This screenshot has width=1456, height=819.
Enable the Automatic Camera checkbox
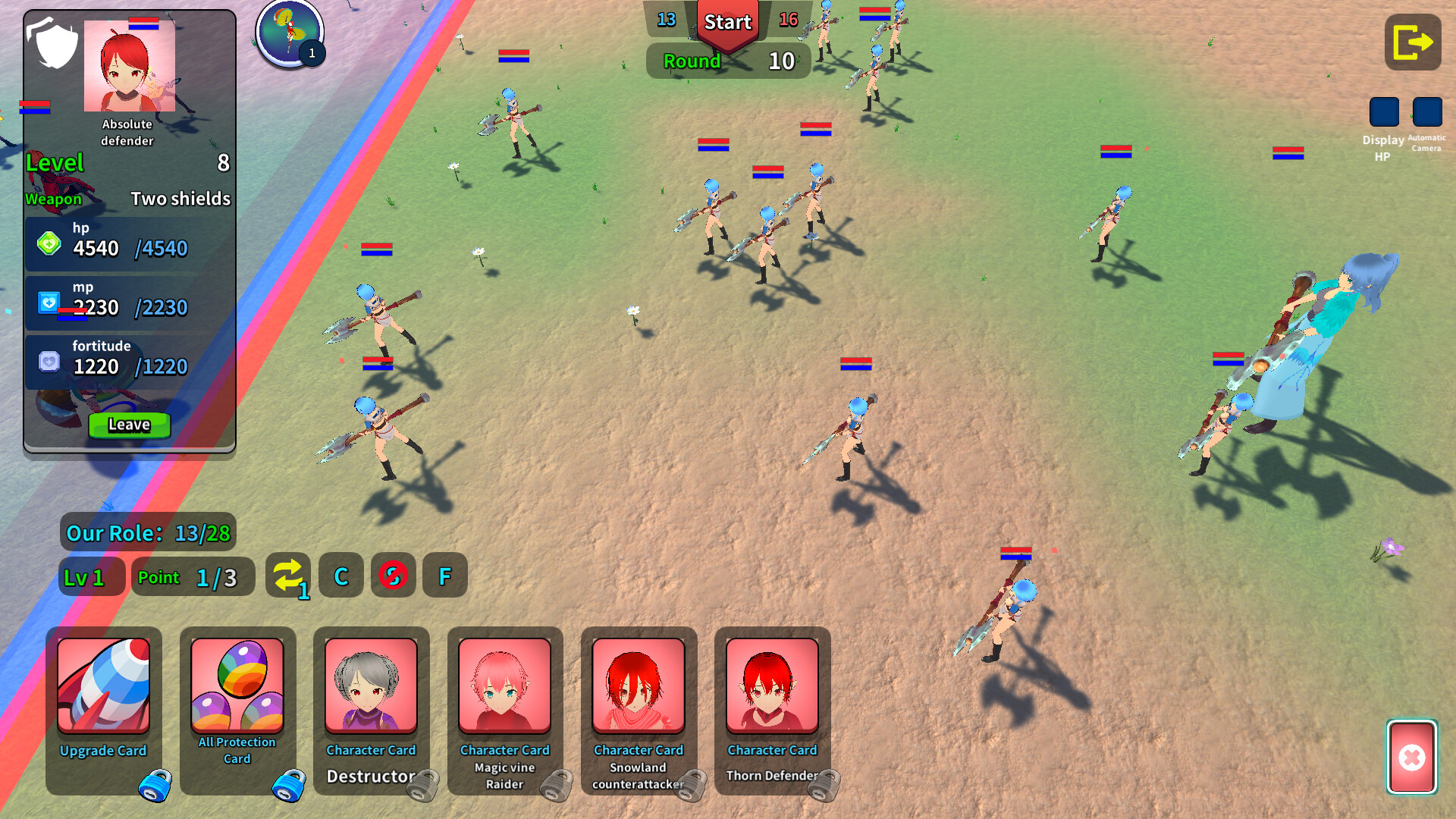point(1427,112)
